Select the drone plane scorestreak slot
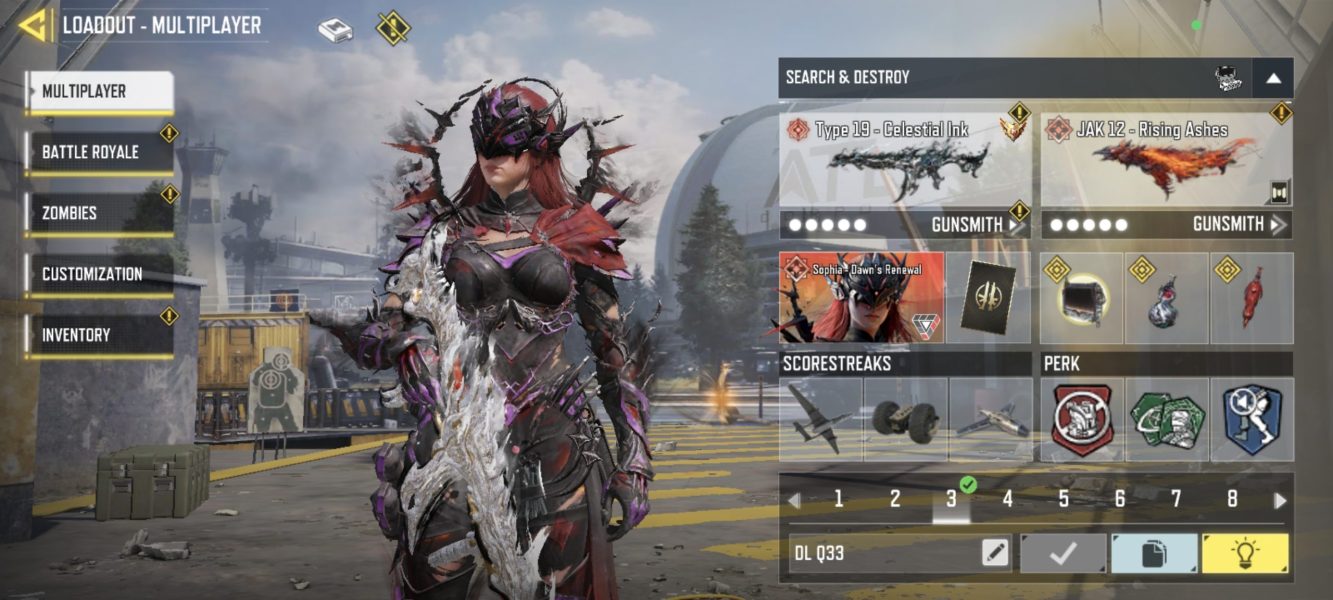This screenshot has width=1333, height=600. click(x=821, y=419)
